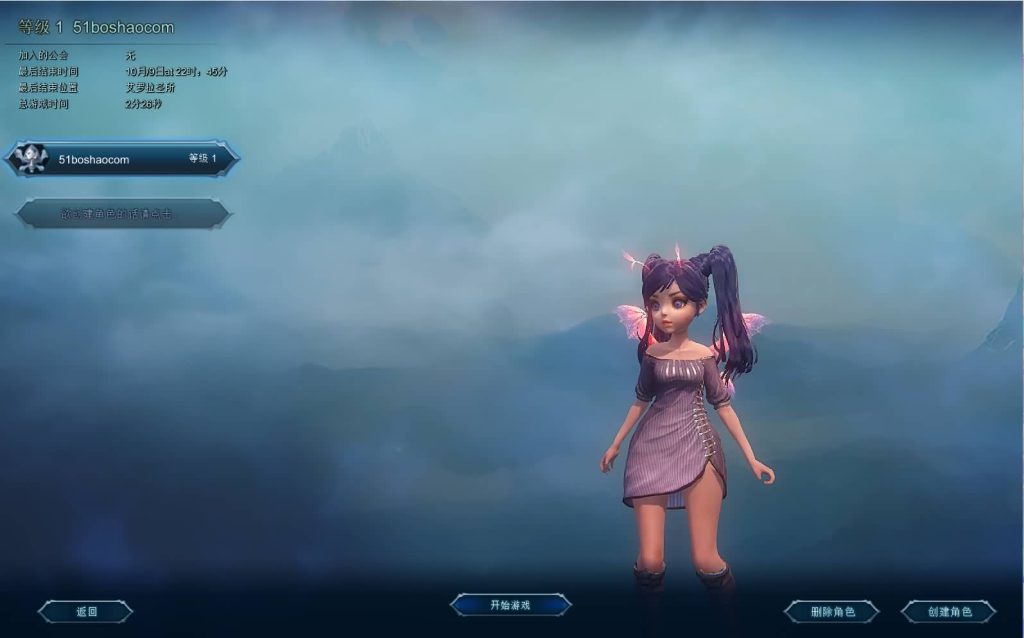
Task: Select the 51boshaocom character entry
Action: [x=122, y=159]
